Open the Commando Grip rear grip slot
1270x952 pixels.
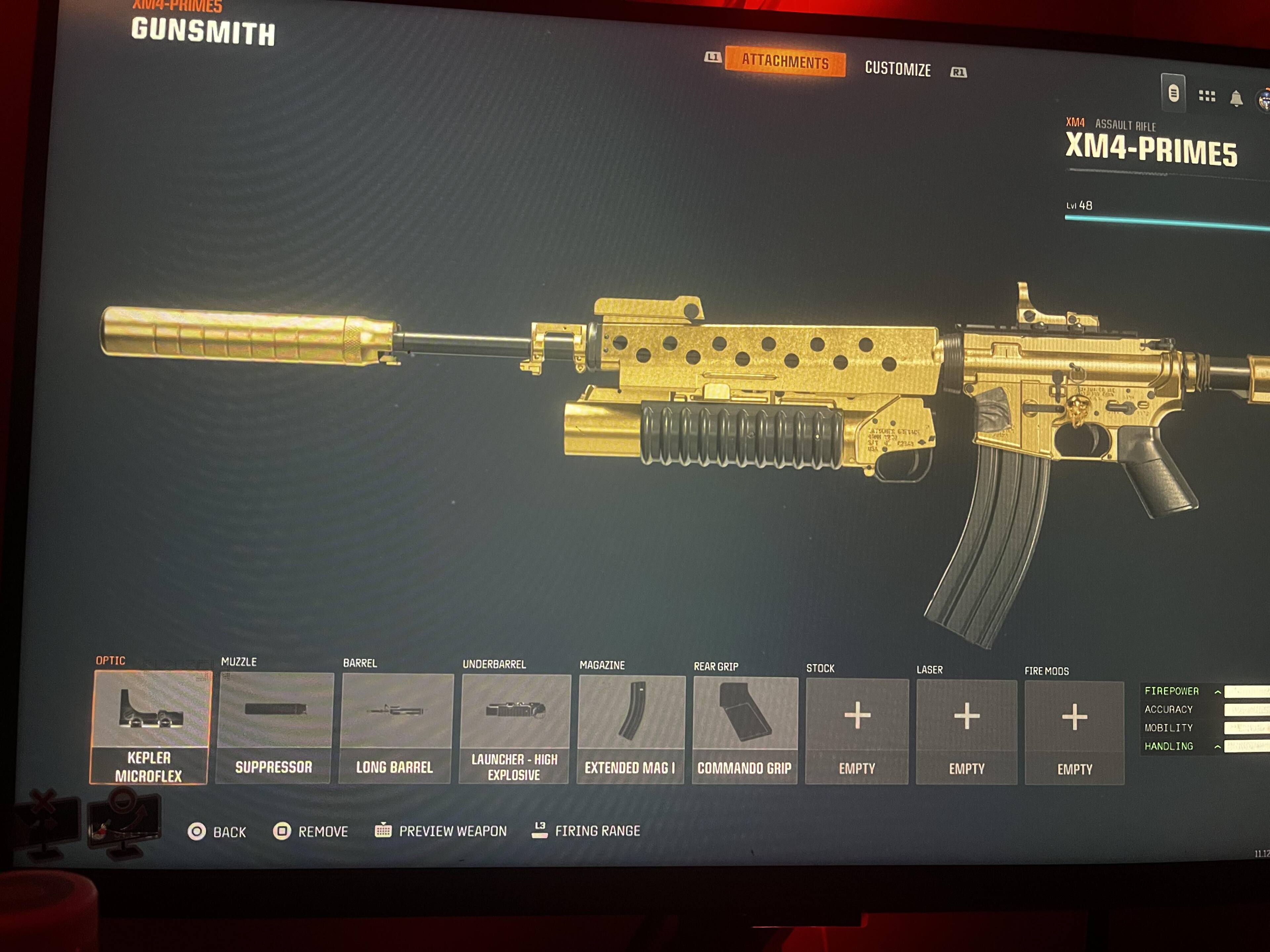(745, 731)
